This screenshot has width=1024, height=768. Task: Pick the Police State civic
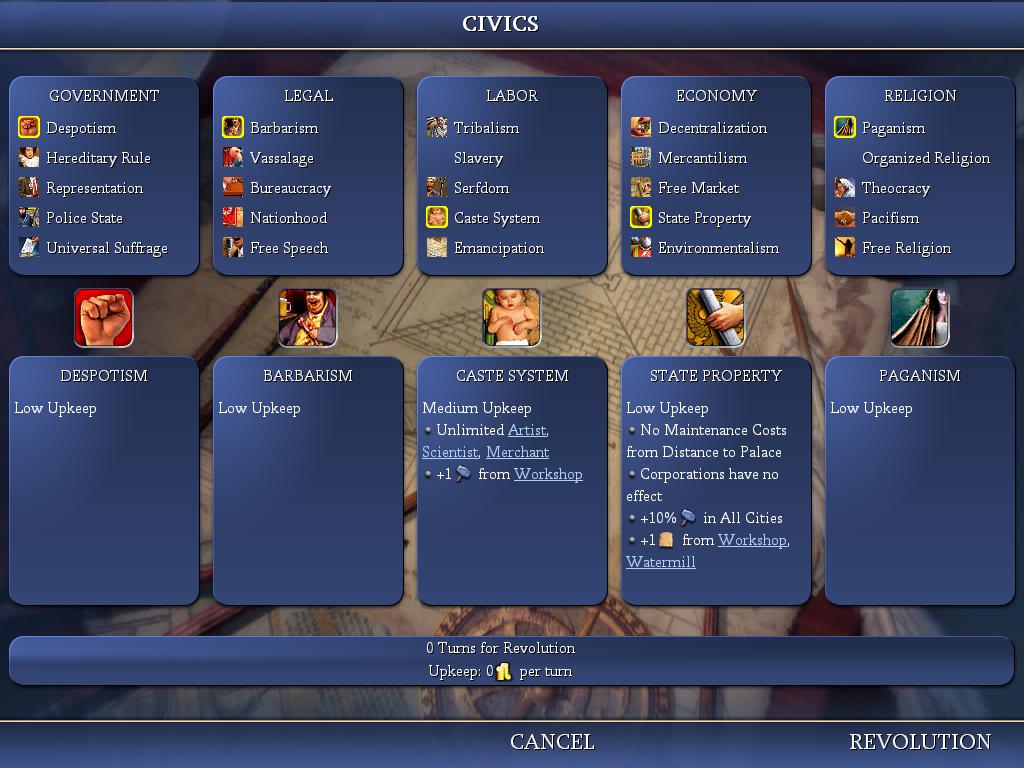click(x=84, y=218)
